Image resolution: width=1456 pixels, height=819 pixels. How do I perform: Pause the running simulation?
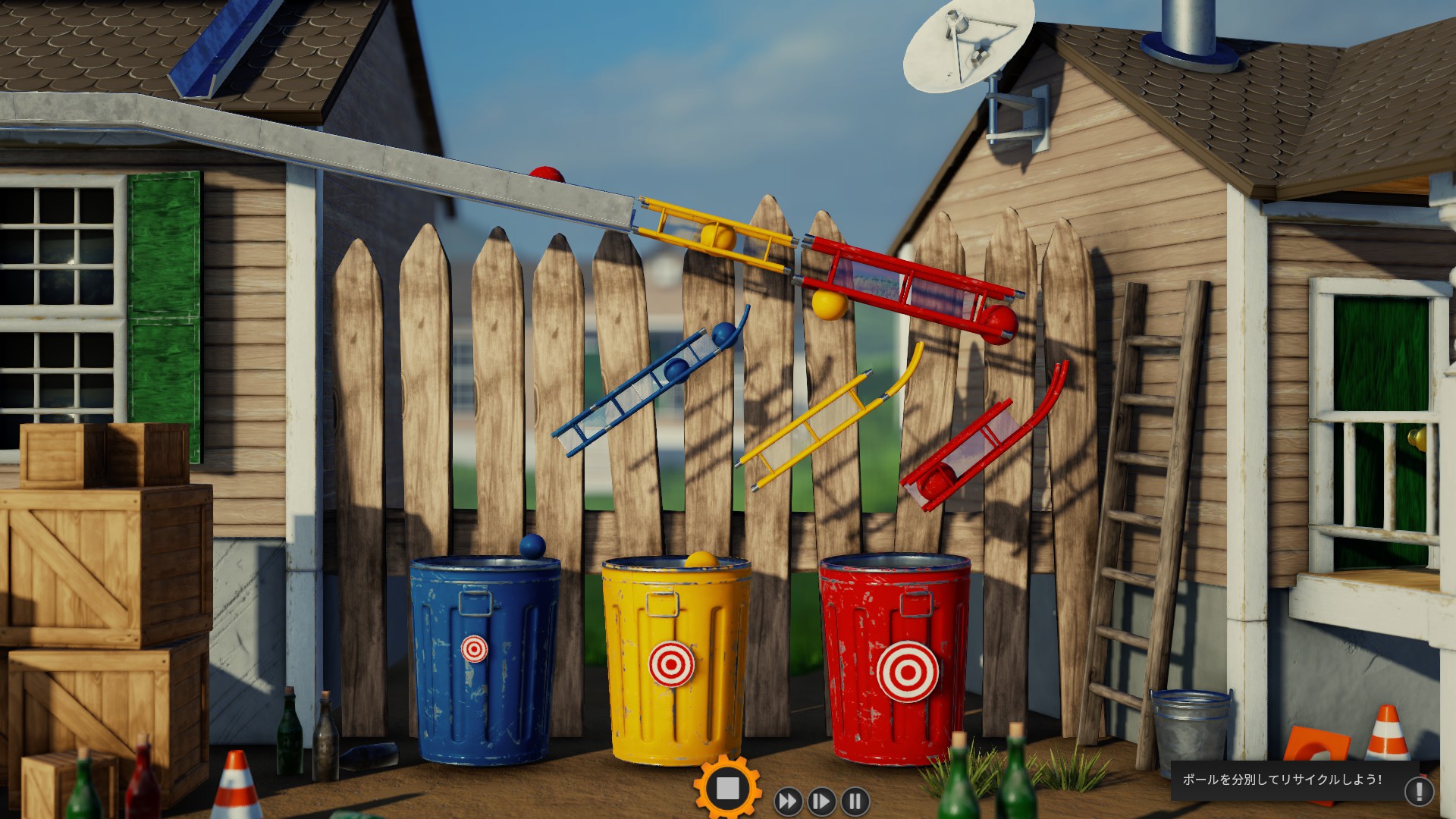[855, 801]
